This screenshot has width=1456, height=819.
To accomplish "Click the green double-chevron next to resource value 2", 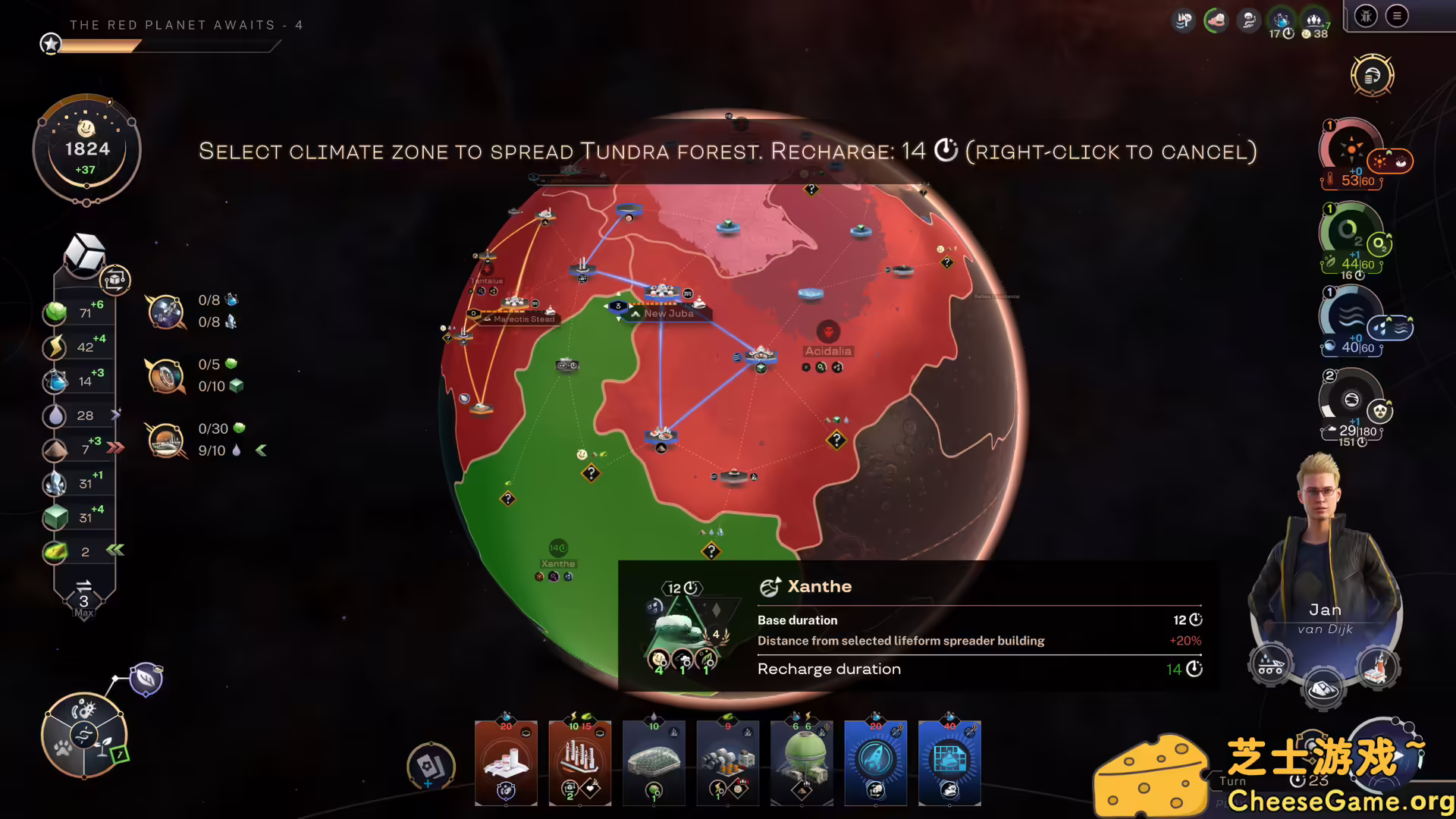I will click(114, 551).
